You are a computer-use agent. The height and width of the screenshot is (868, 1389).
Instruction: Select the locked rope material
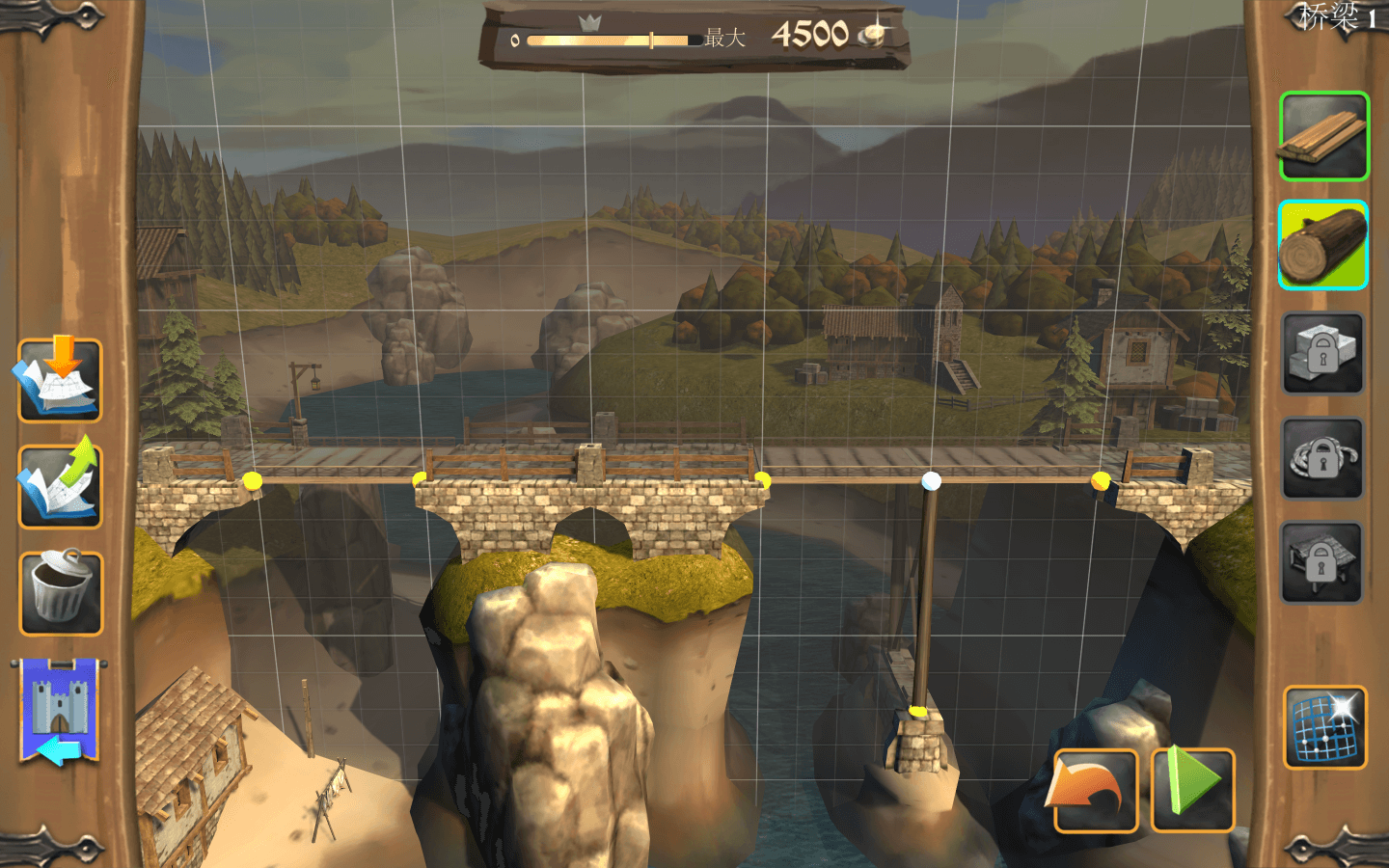[1322, 458]
